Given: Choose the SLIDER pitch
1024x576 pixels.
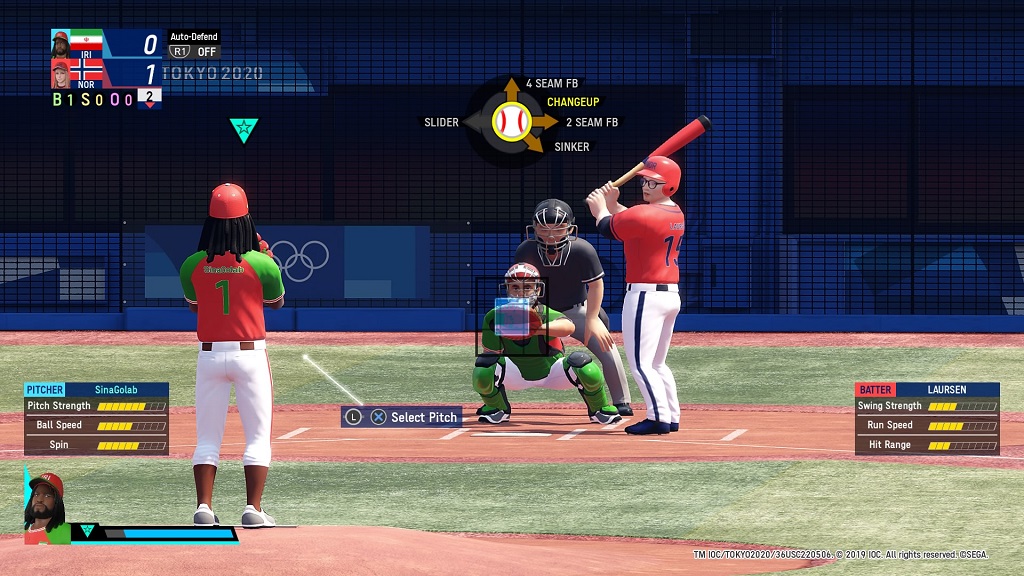Looking at the screenshot, I should 441,122.
